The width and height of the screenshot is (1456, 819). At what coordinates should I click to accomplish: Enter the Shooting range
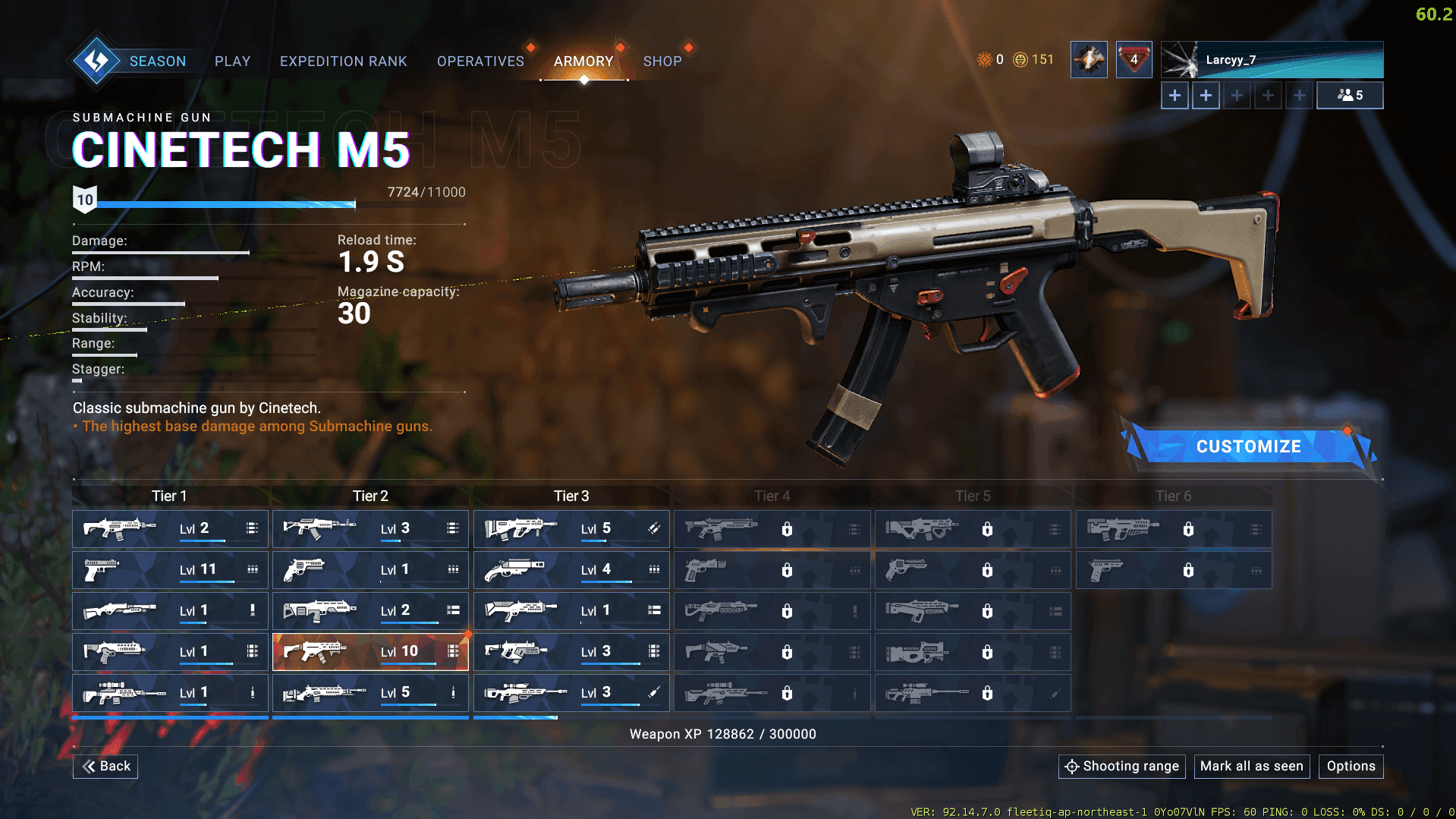click(x=1121, y=766)
